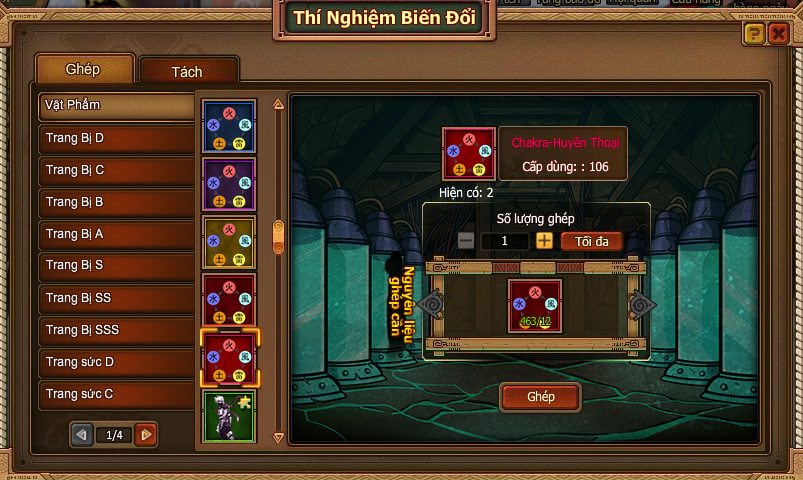Image resolution: width=803 pixels, height=480 pixels.
Task: Open the Trang Bị B category
Action: [116, 202]
